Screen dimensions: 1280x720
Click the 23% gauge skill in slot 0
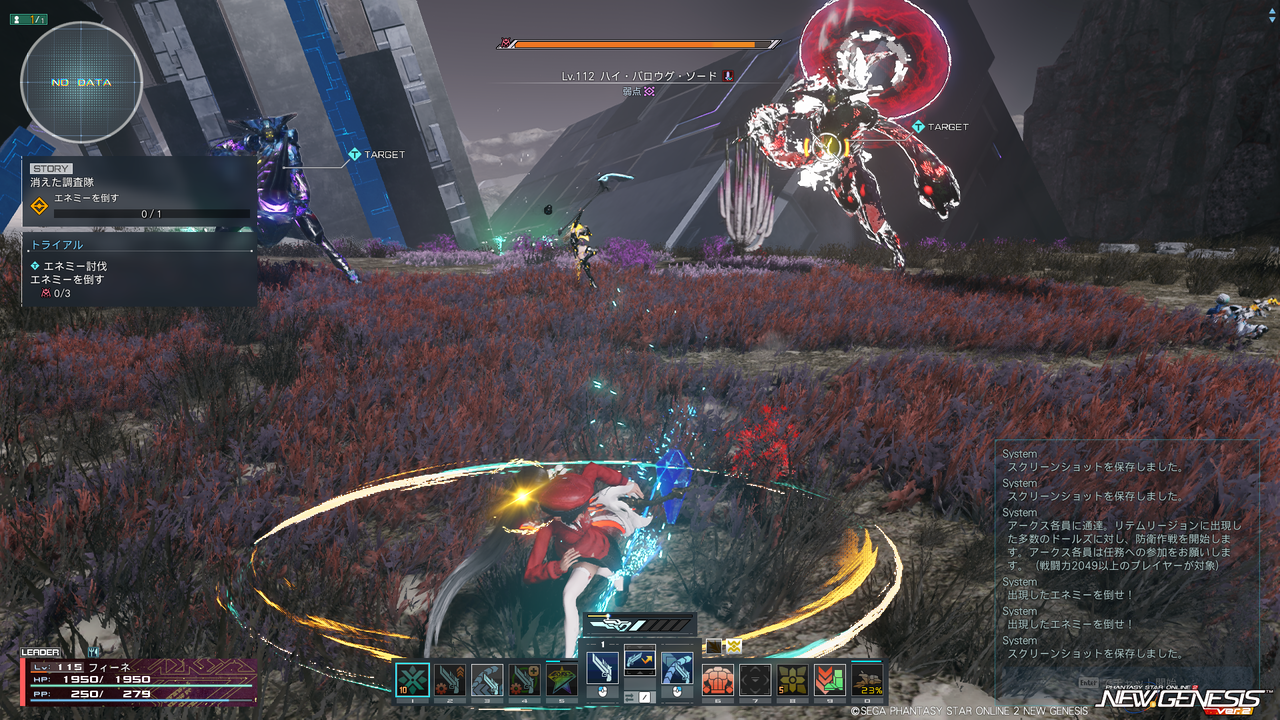coord(867,680)
